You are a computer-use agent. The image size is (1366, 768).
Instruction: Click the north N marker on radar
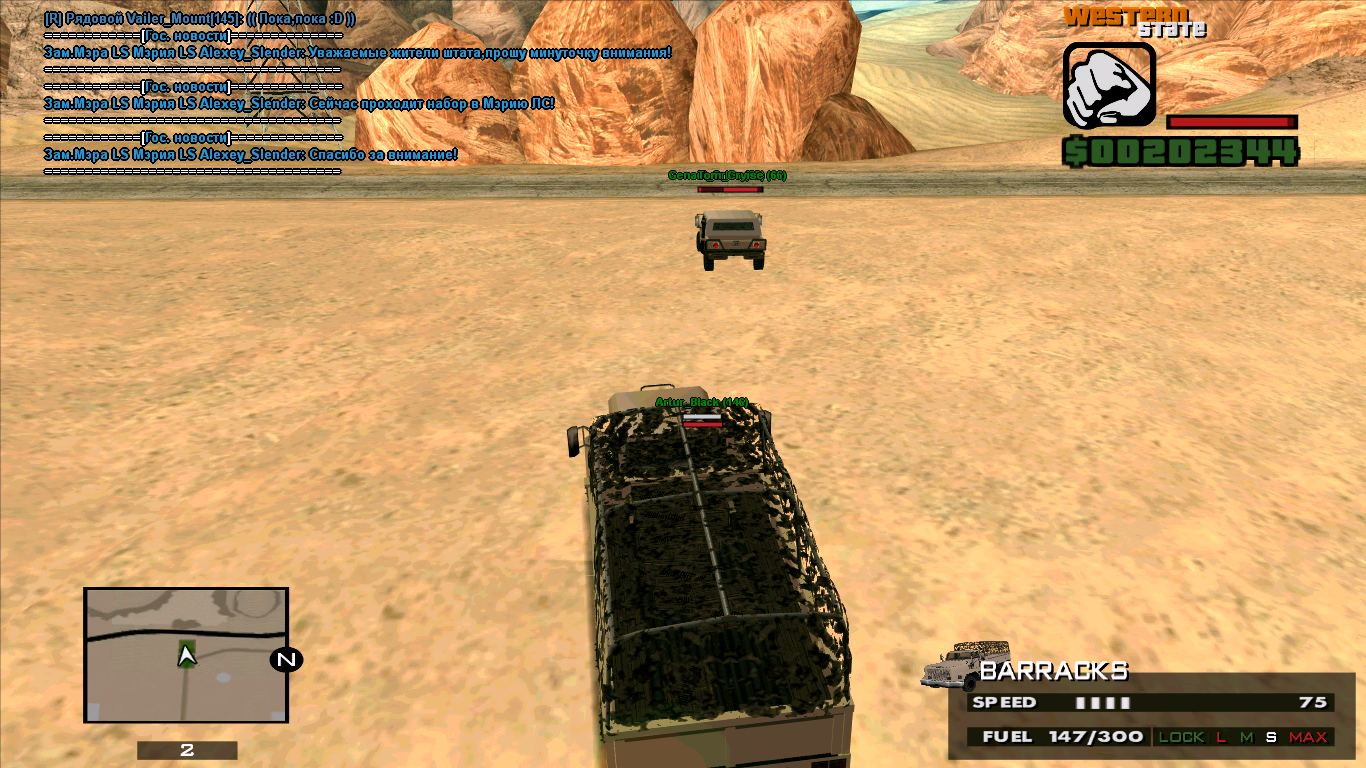click(286, 659)
